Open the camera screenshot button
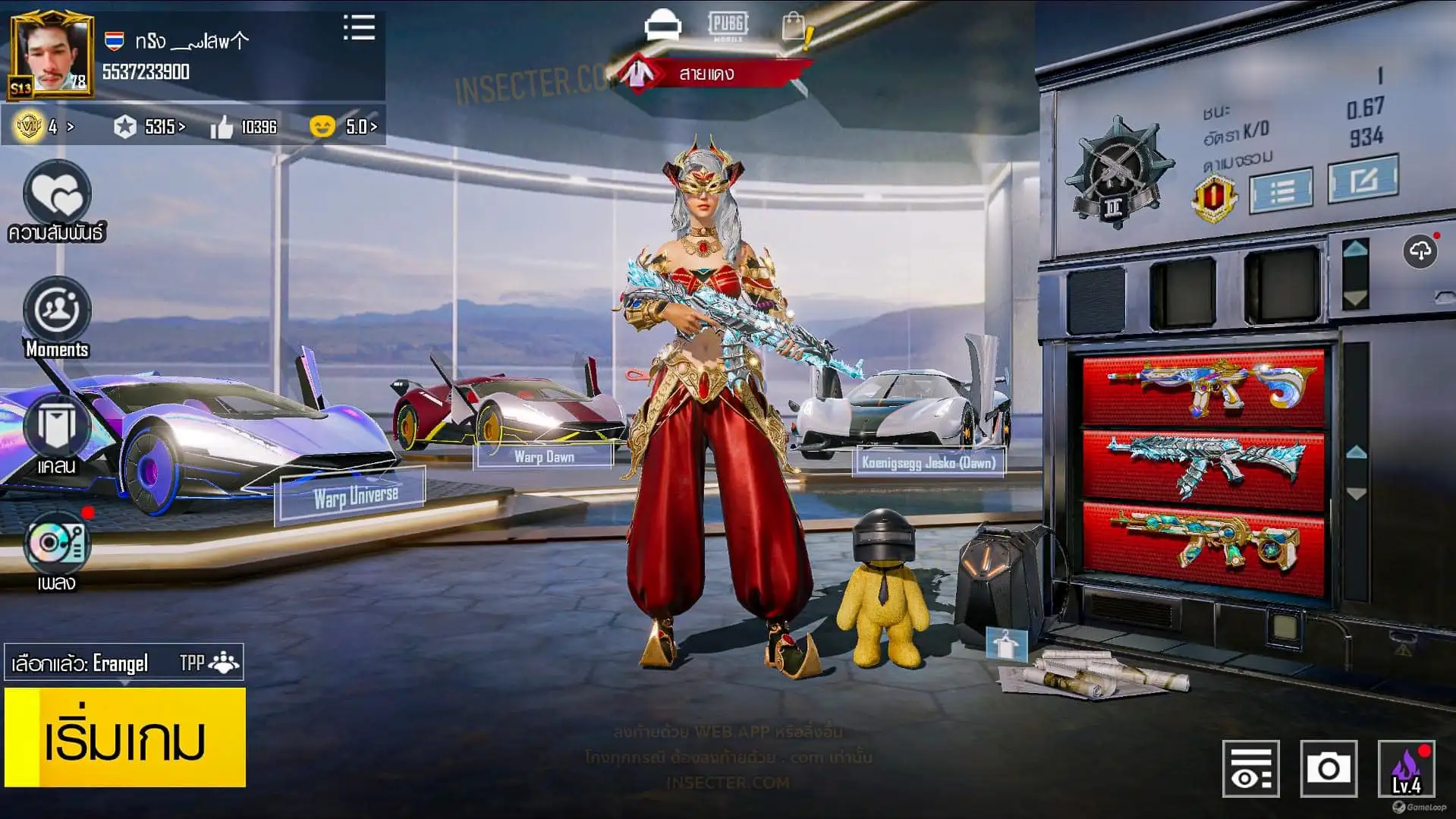Image resolution: width=1456 pixels, height=819 pixels. [x=1328, y=768]
